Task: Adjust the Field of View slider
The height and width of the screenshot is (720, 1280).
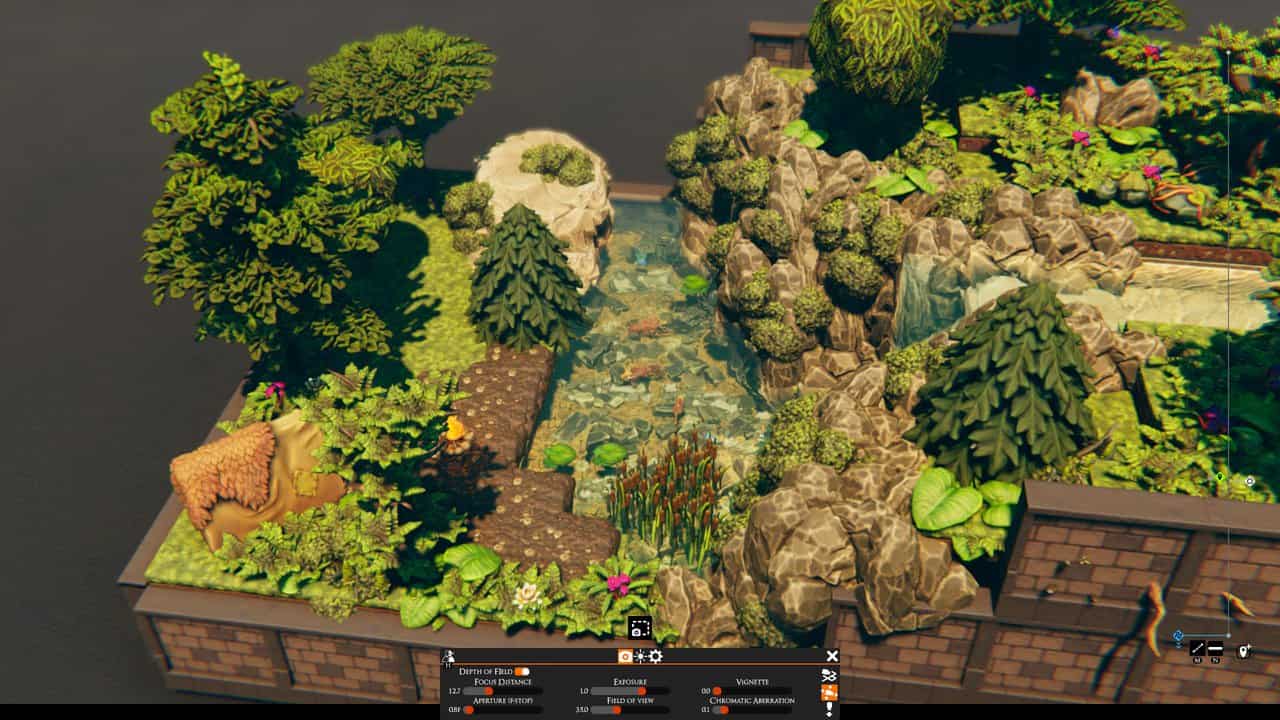Action: [x=615, y=710]
